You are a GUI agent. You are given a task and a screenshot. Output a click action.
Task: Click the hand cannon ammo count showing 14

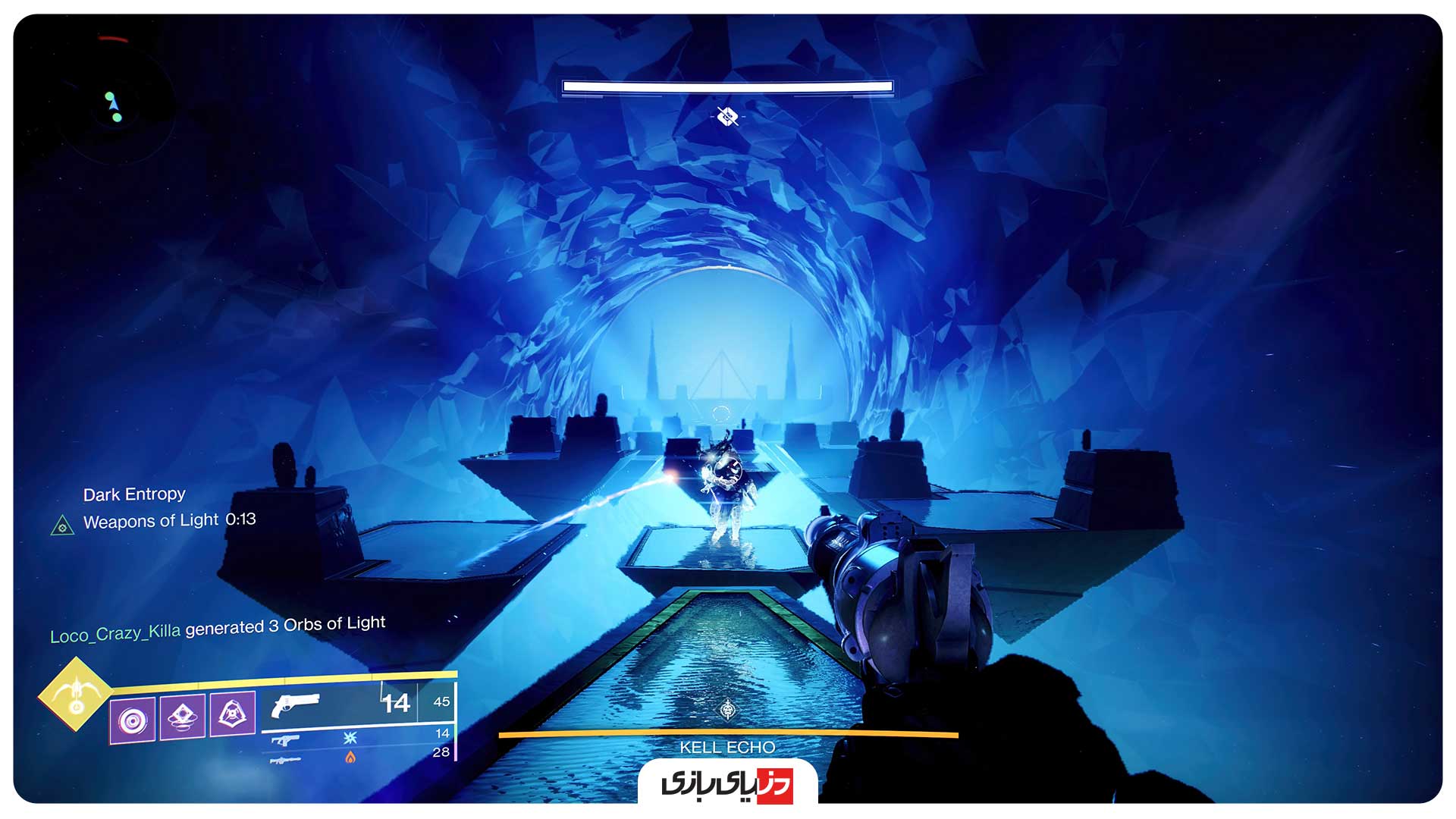coord(395,703)
